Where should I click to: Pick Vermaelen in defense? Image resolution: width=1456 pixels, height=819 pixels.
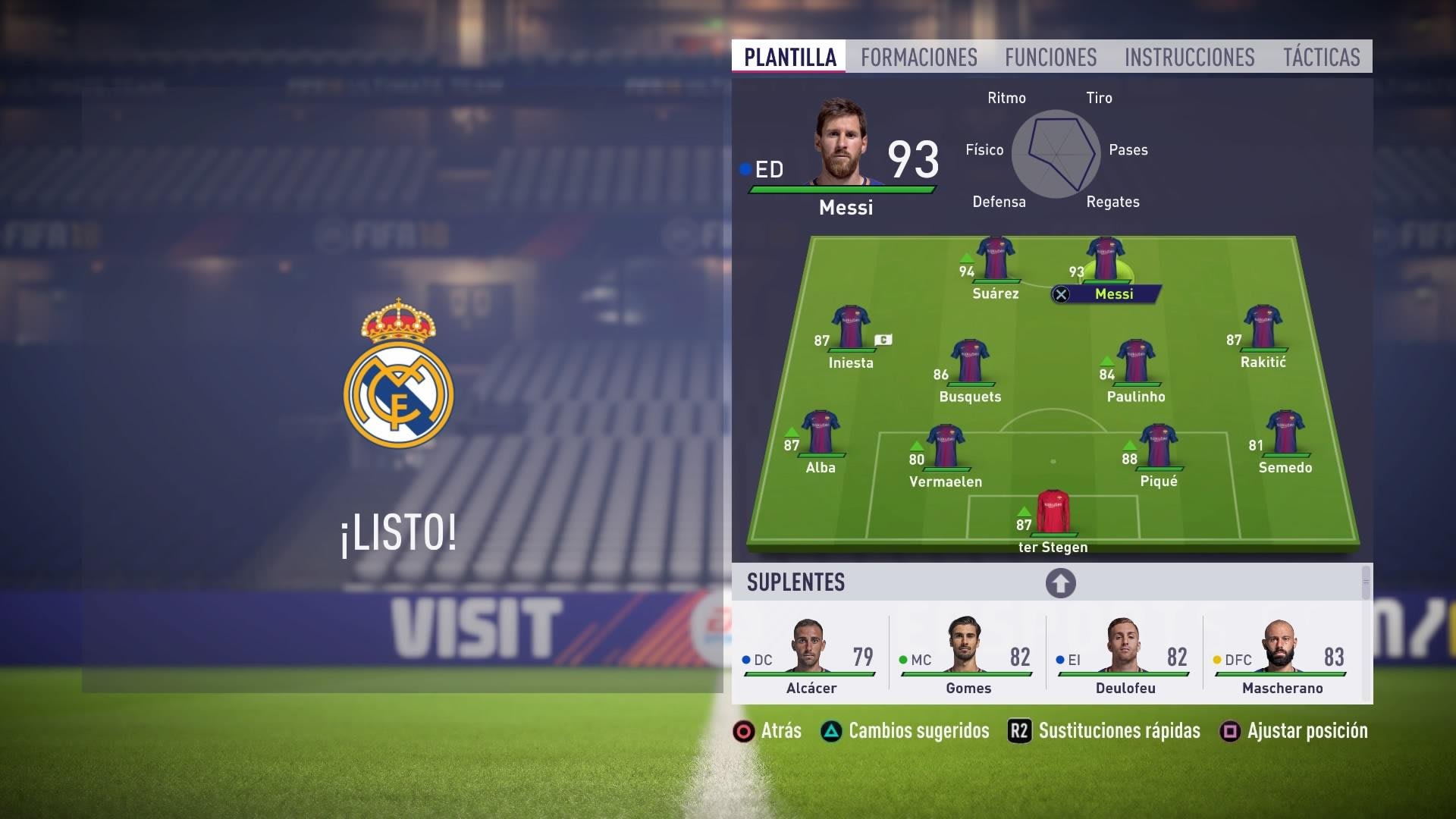point(945,447)
